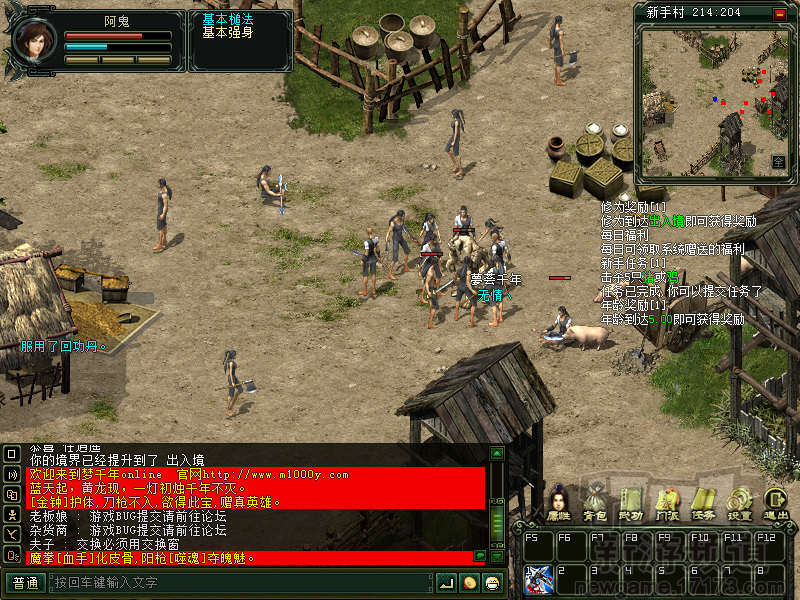Toggle the 全 full map button
Viewport: 800px width, 600px height.
pos(779,160)
